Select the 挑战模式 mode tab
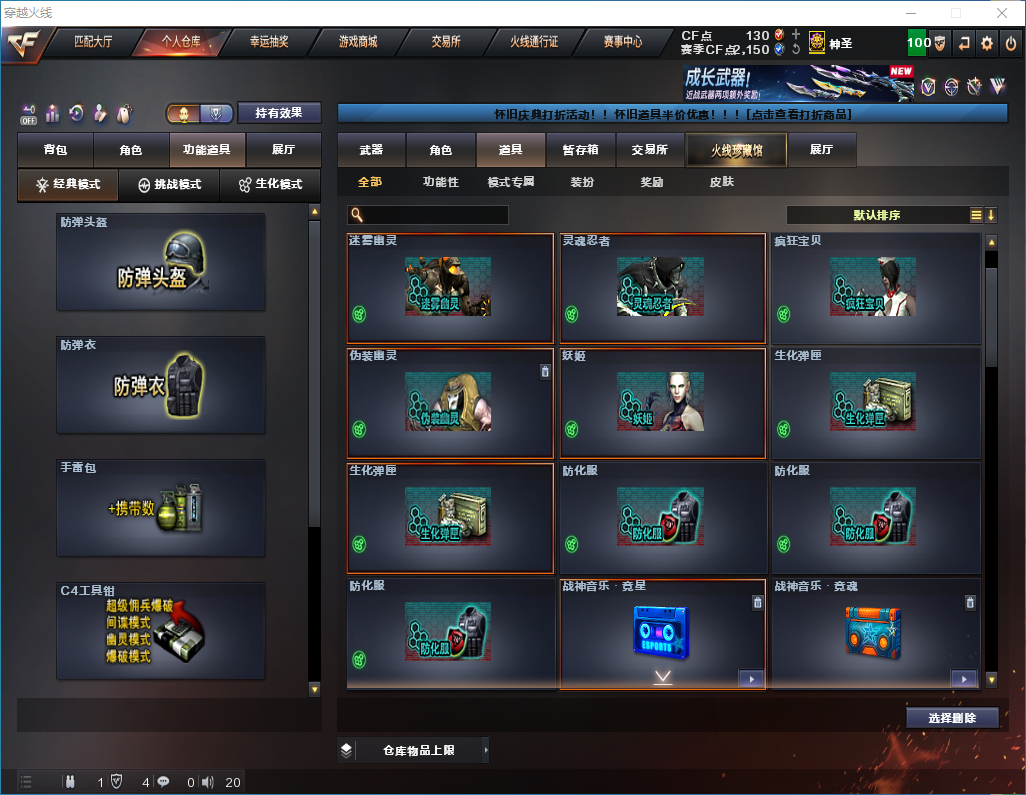This screenshot has width=1026, height=795. 169,185
